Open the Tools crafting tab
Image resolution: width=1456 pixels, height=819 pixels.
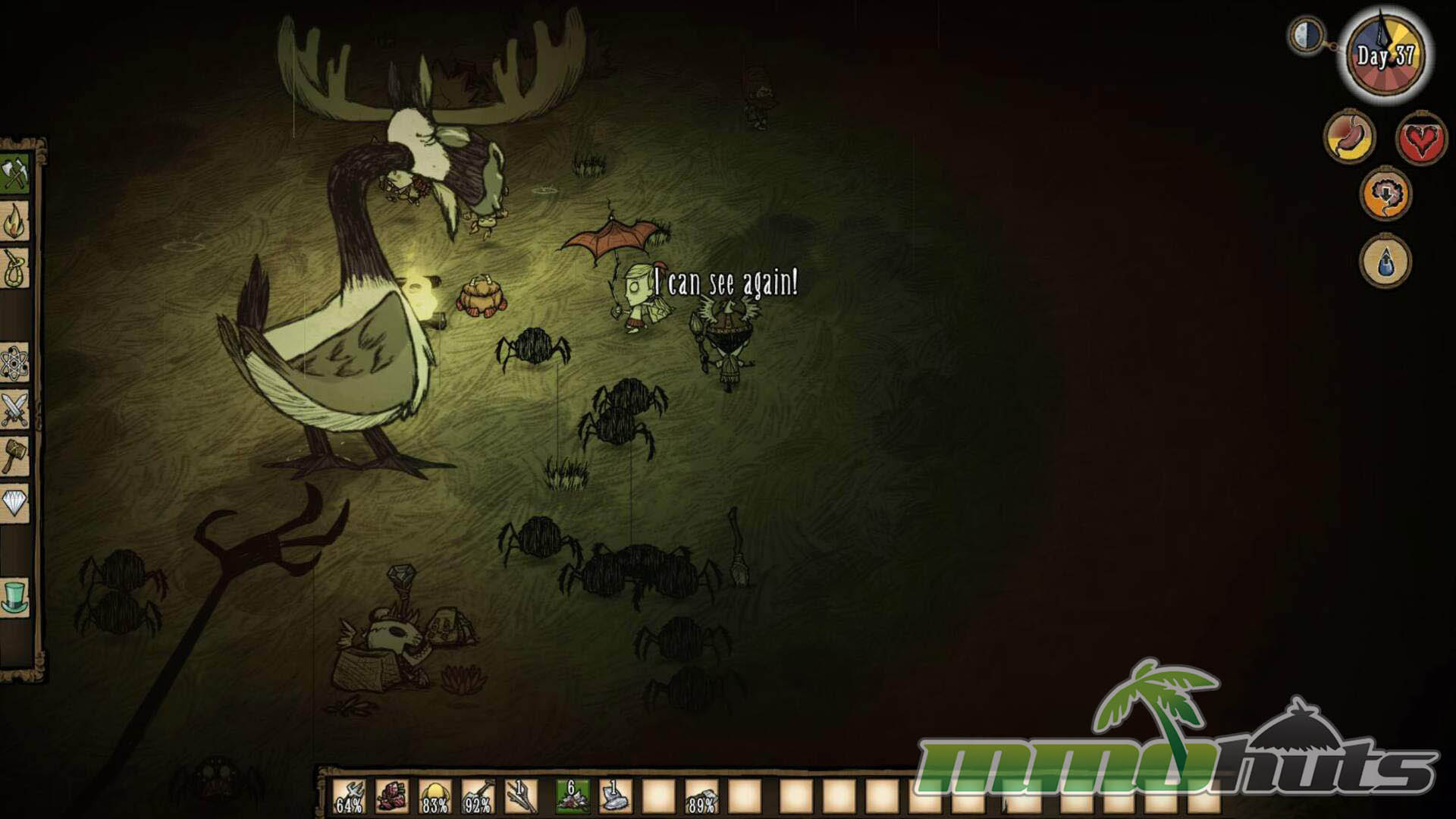[x=14, y=175]
